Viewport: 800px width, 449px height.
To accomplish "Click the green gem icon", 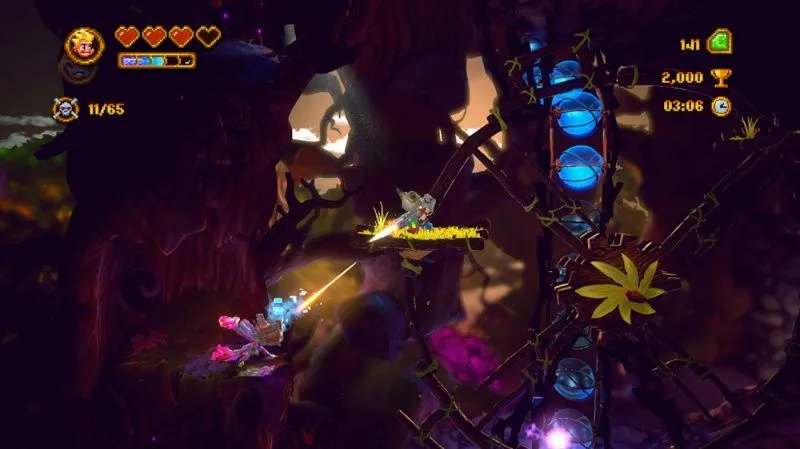I will coord(719,43).
